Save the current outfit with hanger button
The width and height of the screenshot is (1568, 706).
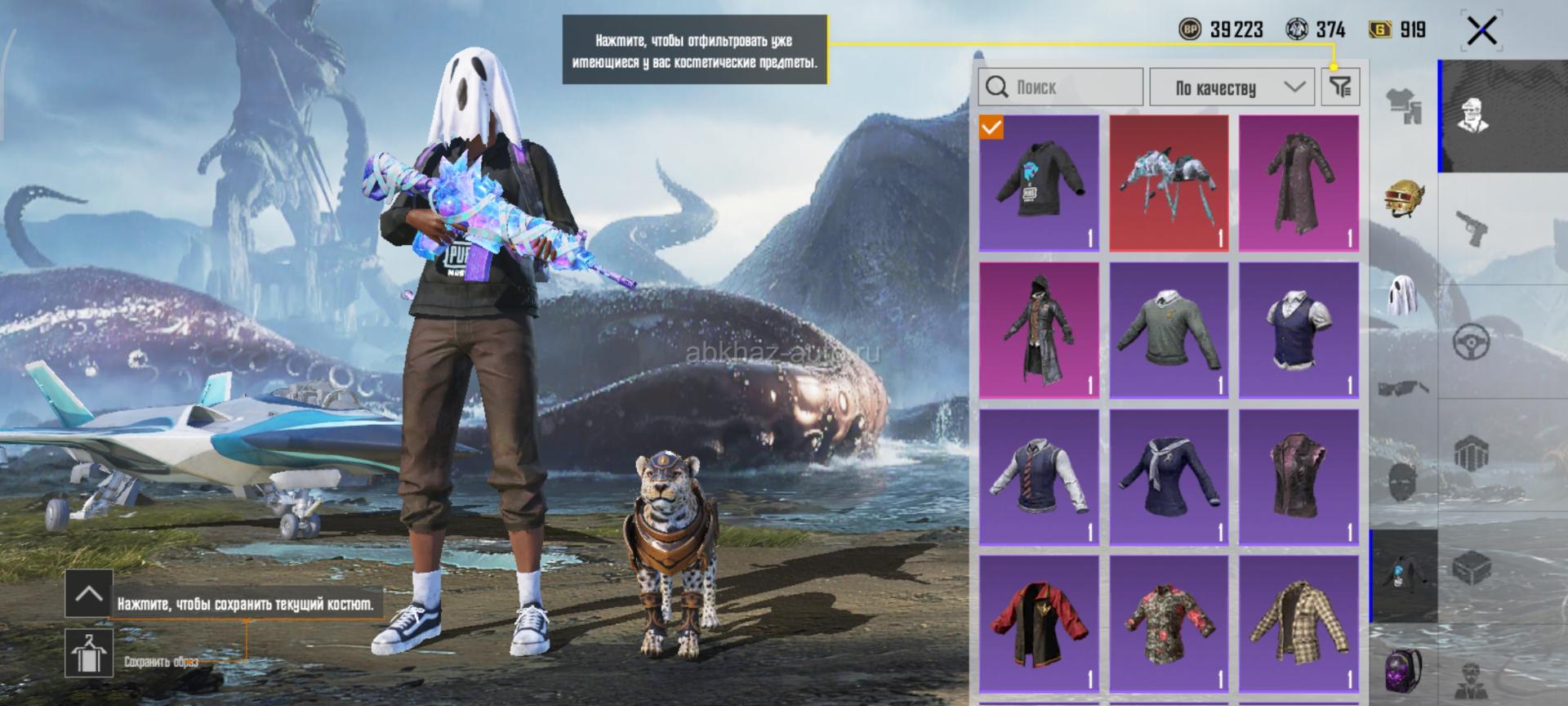[88, 653]
